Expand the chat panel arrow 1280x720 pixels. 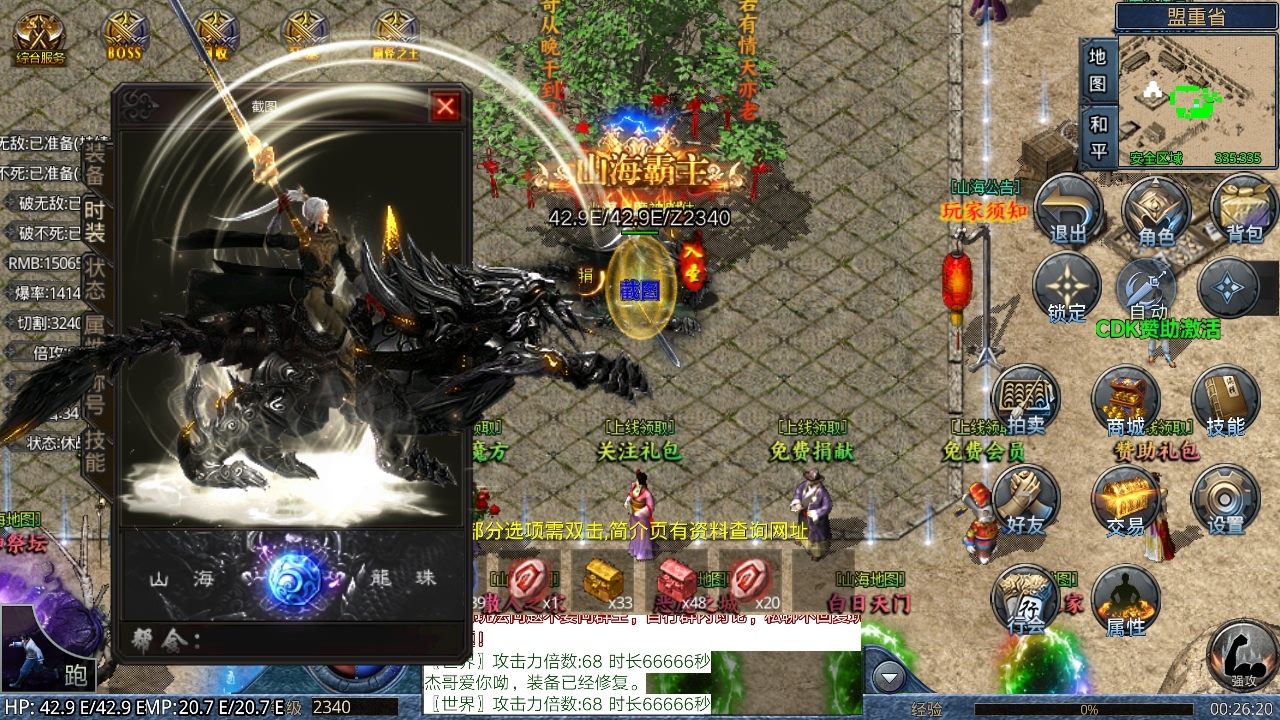889,677
